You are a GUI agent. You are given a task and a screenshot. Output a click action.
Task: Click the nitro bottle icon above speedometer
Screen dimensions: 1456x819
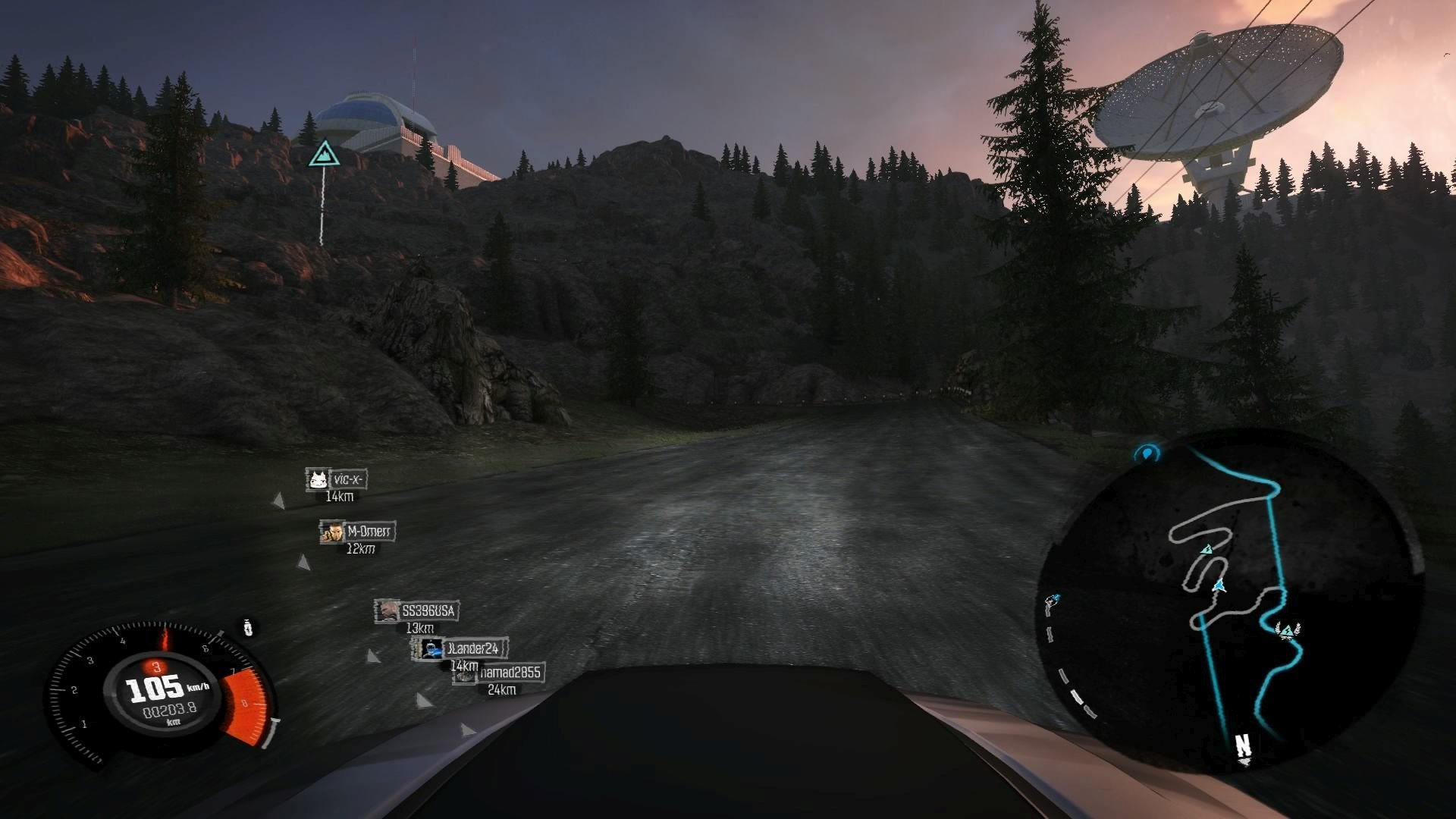pos(248,628)
